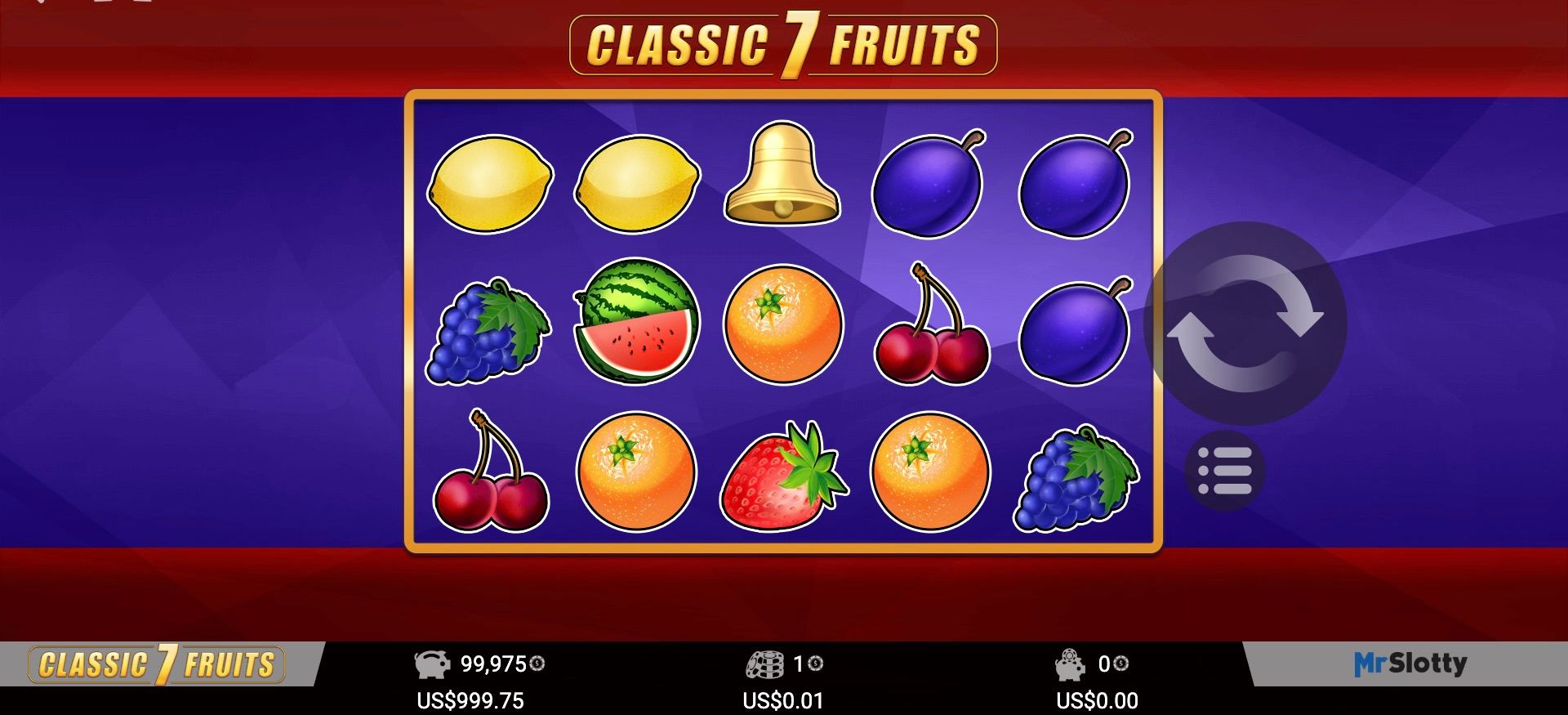Click the coin icon next to the win counter

(x=1120, y=665)
